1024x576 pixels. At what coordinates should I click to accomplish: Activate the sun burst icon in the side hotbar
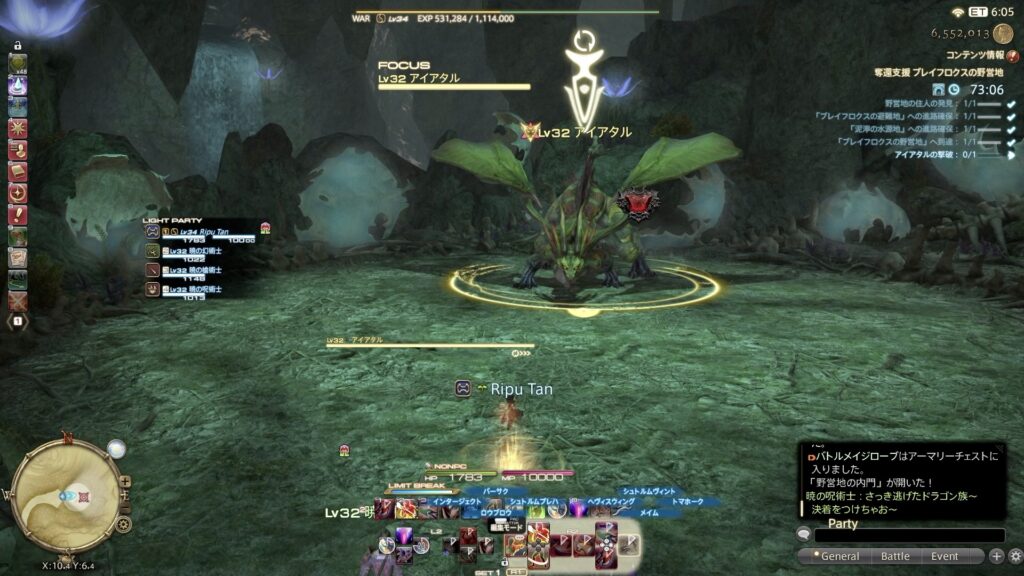(x=18, y=128)
